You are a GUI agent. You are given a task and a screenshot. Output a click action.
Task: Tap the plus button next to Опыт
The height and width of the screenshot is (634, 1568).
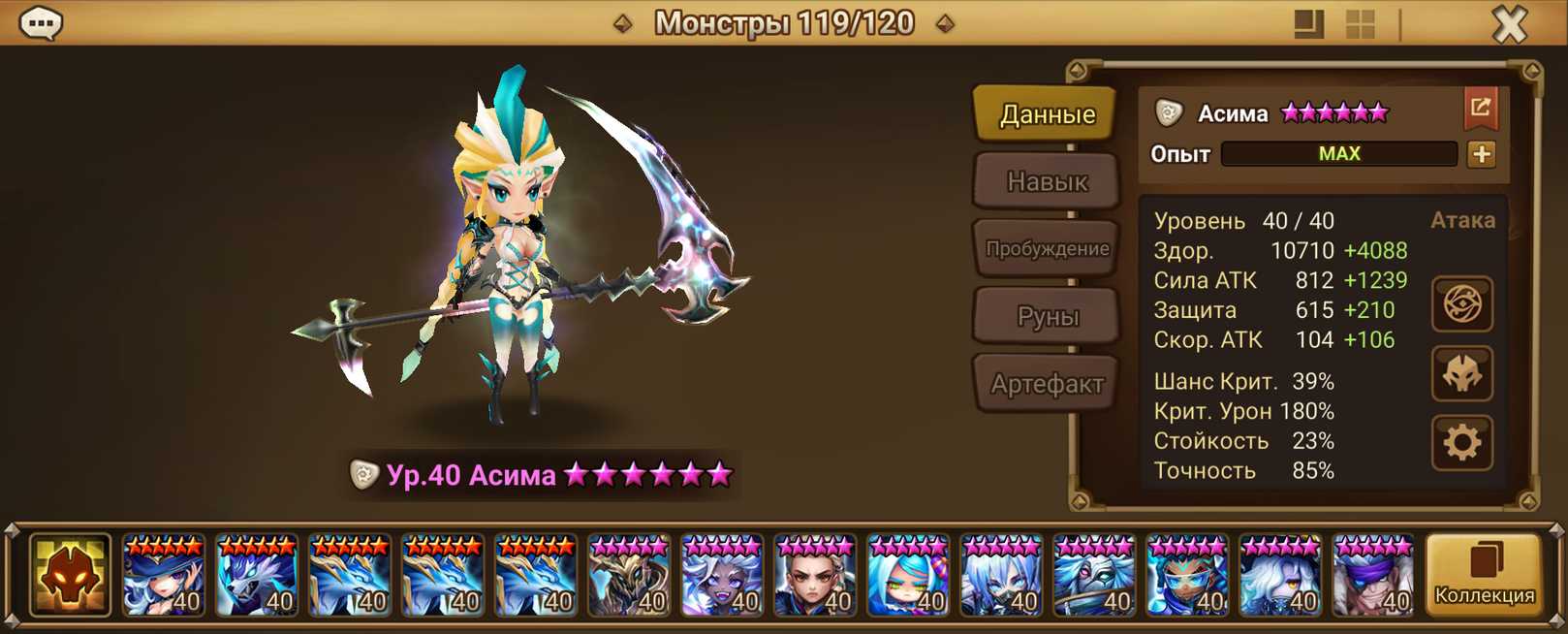click(1481, 154)
